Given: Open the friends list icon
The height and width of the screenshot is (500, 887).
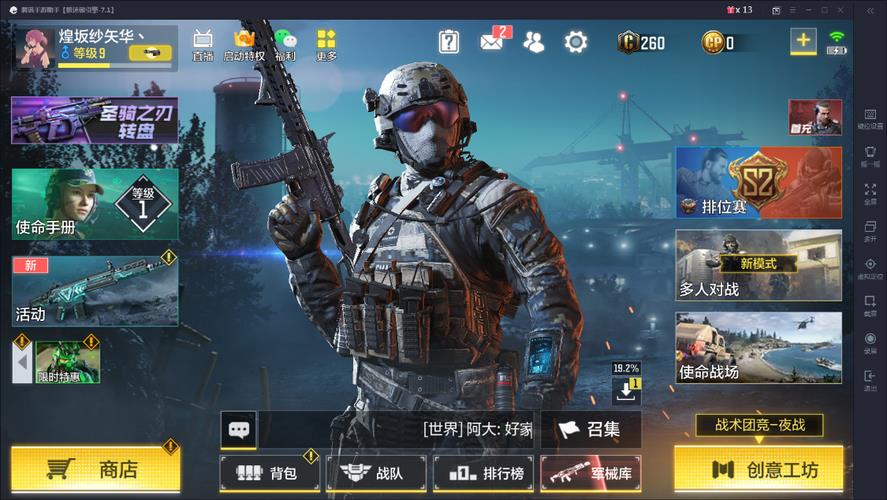Looking at the screenshot, I should pos(534,42).
